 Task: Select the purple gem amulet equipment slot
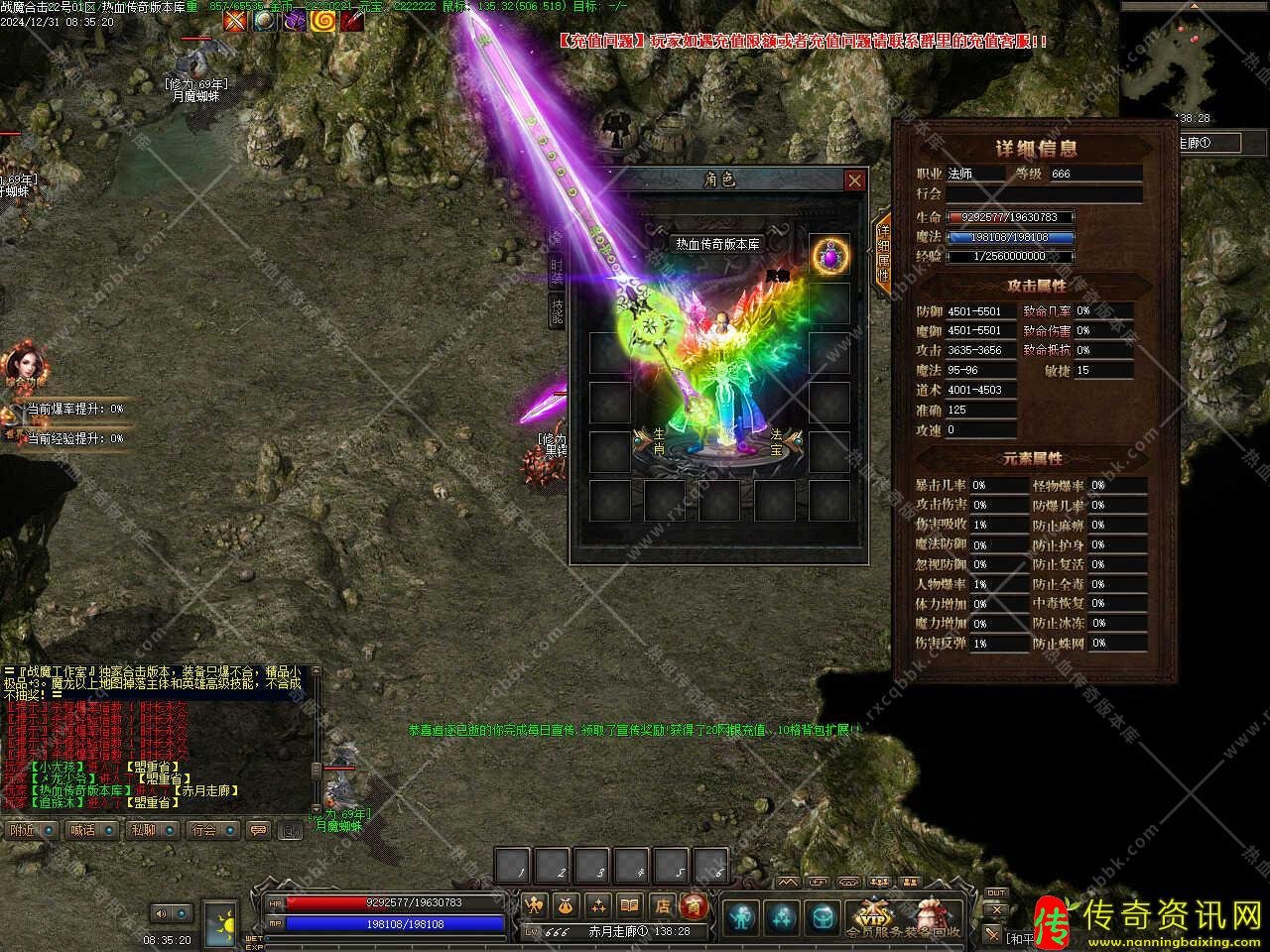tap(829, 256)
